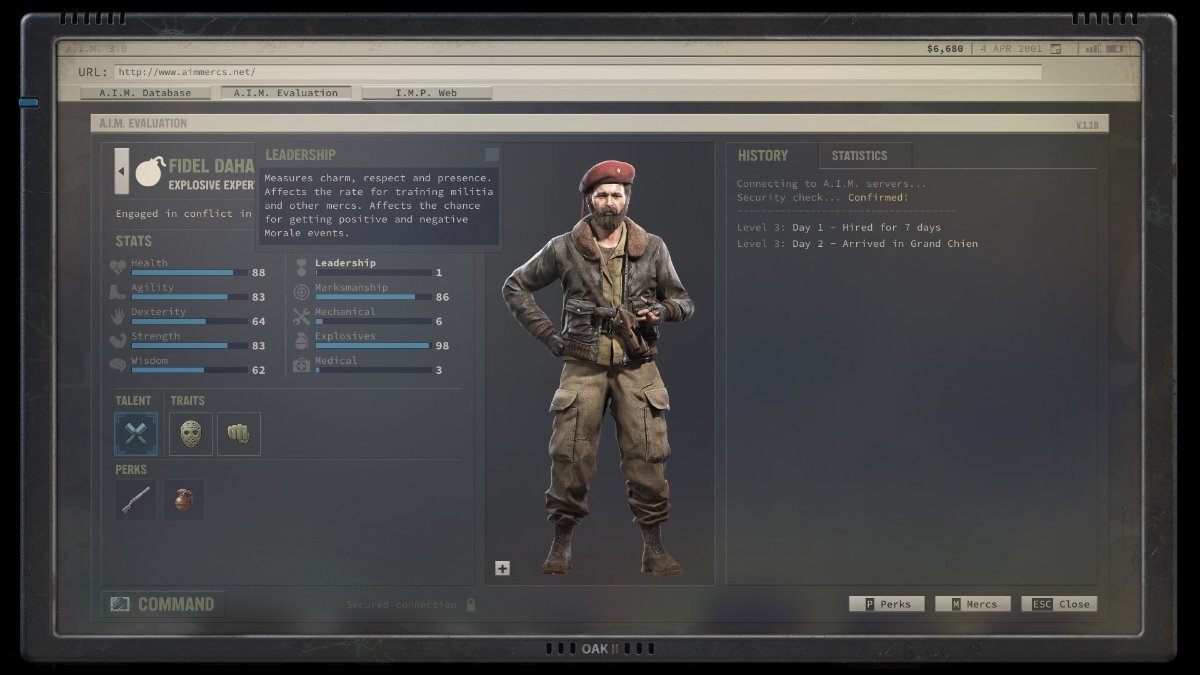Select the Explosives stat row
The image size is (1200, 675).
point(370,341)
